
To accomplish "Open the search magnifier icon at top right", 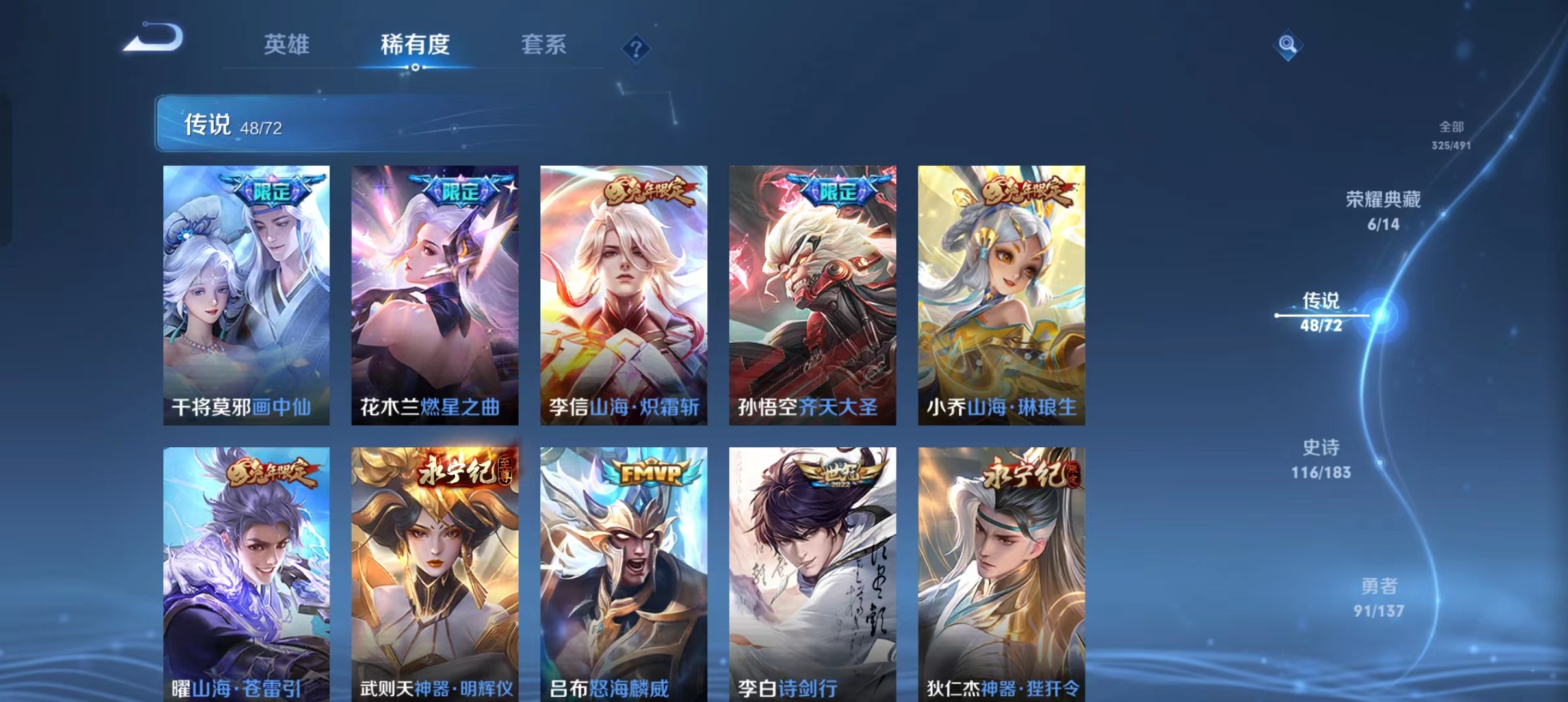I will click(1289, 45).
